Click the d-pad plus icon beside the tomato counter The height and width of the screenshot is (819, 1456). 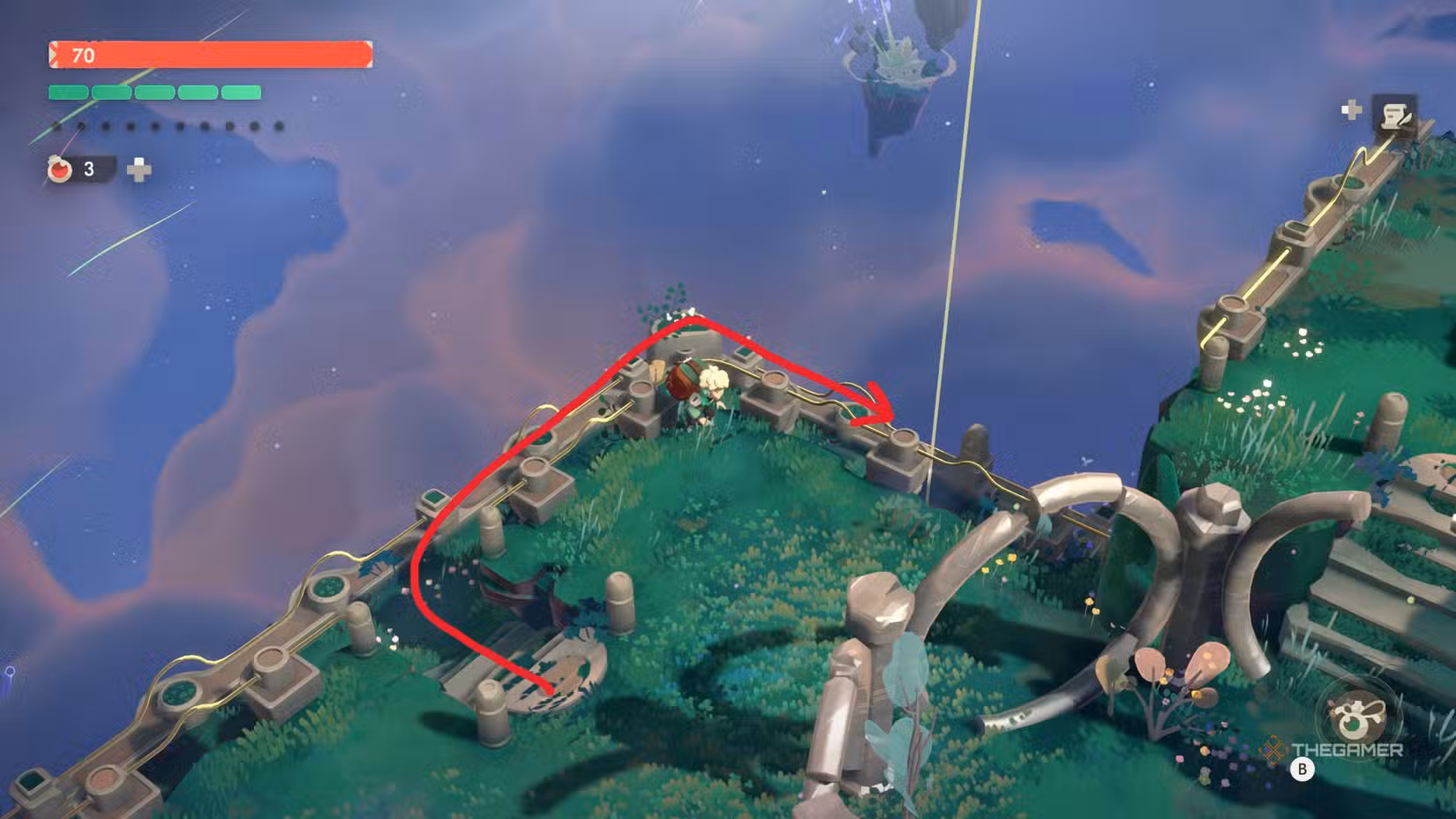(137, 169)
